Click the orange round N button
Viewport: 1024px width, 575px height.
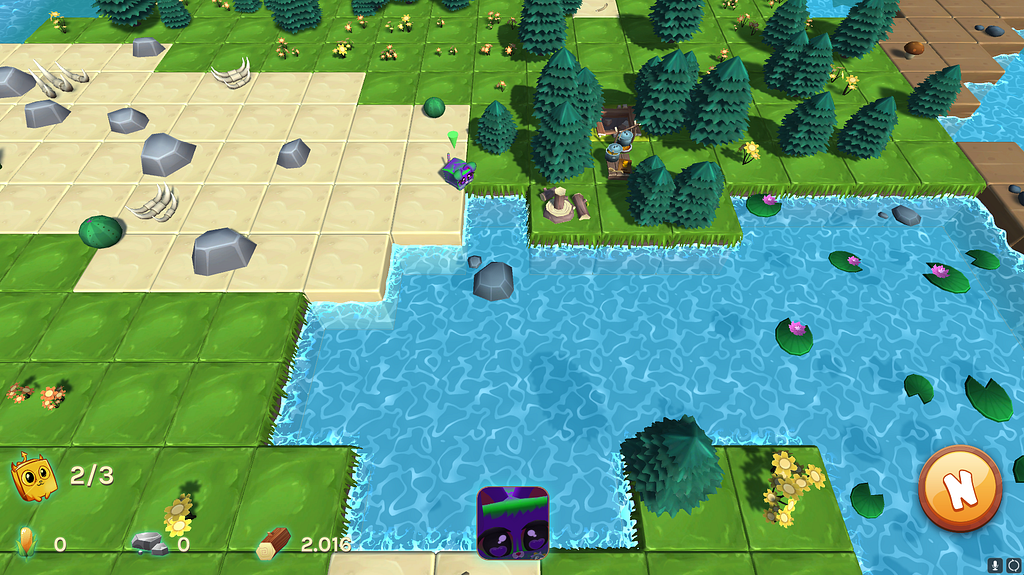pyautogui.click(x=959, y=489)
